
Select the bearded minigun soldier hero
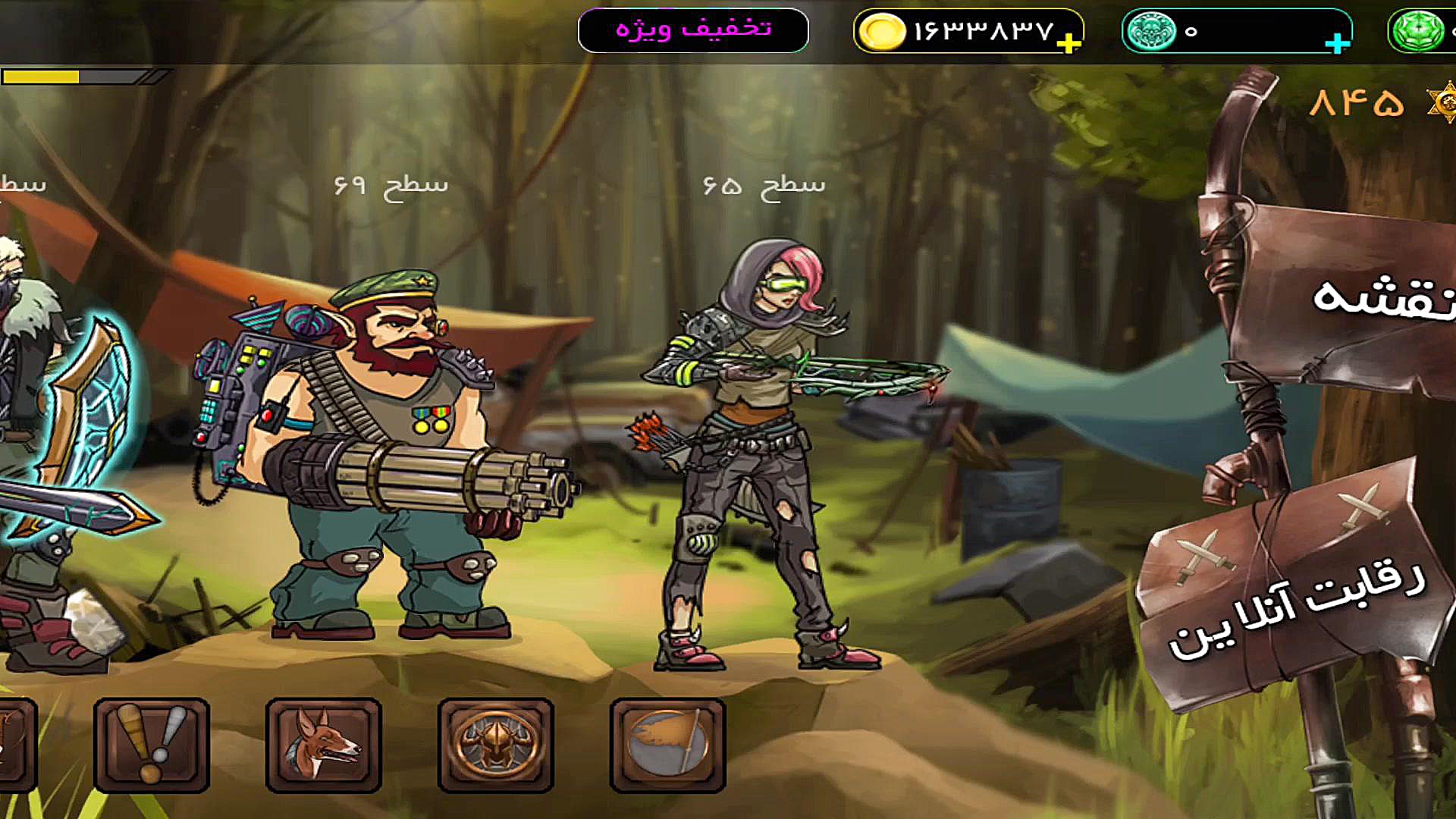coord(379,455)
